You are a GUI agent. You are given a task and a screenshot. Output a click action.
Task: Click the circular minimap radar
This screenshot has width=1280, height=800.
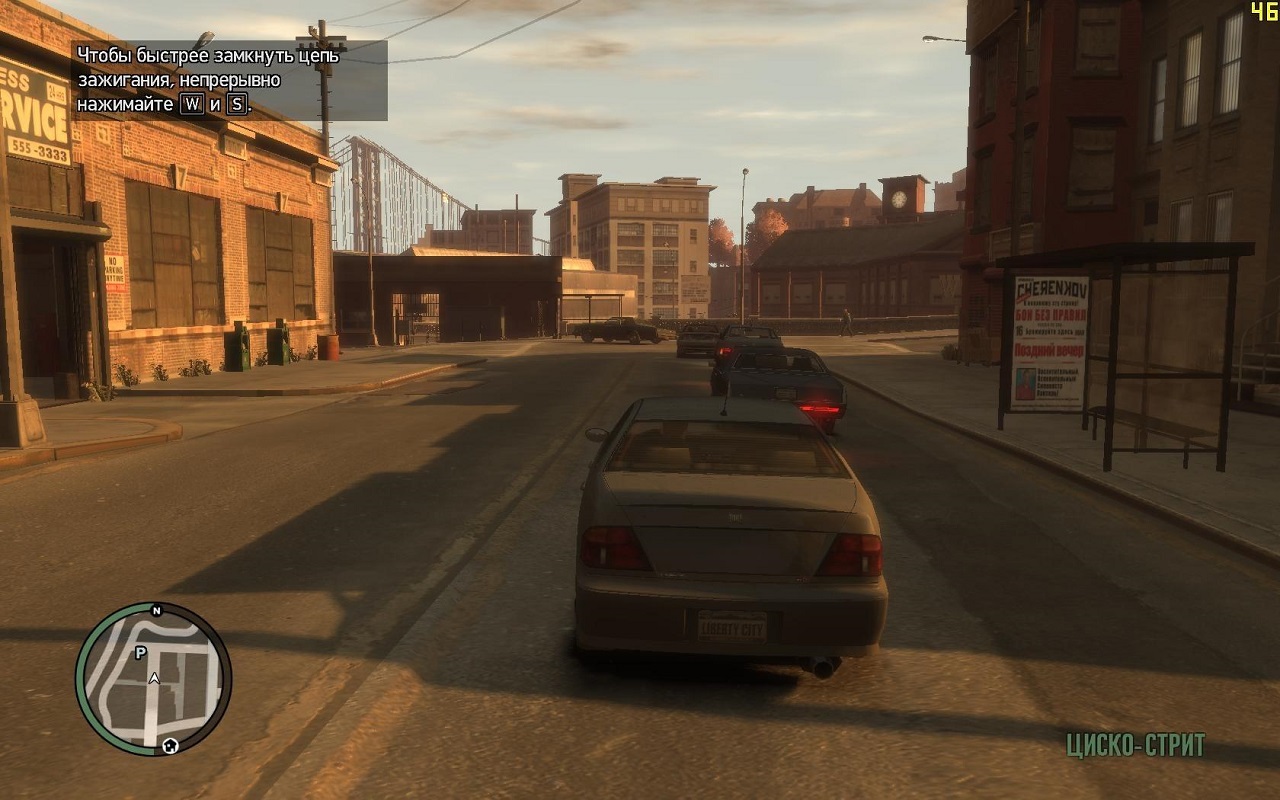153,680
